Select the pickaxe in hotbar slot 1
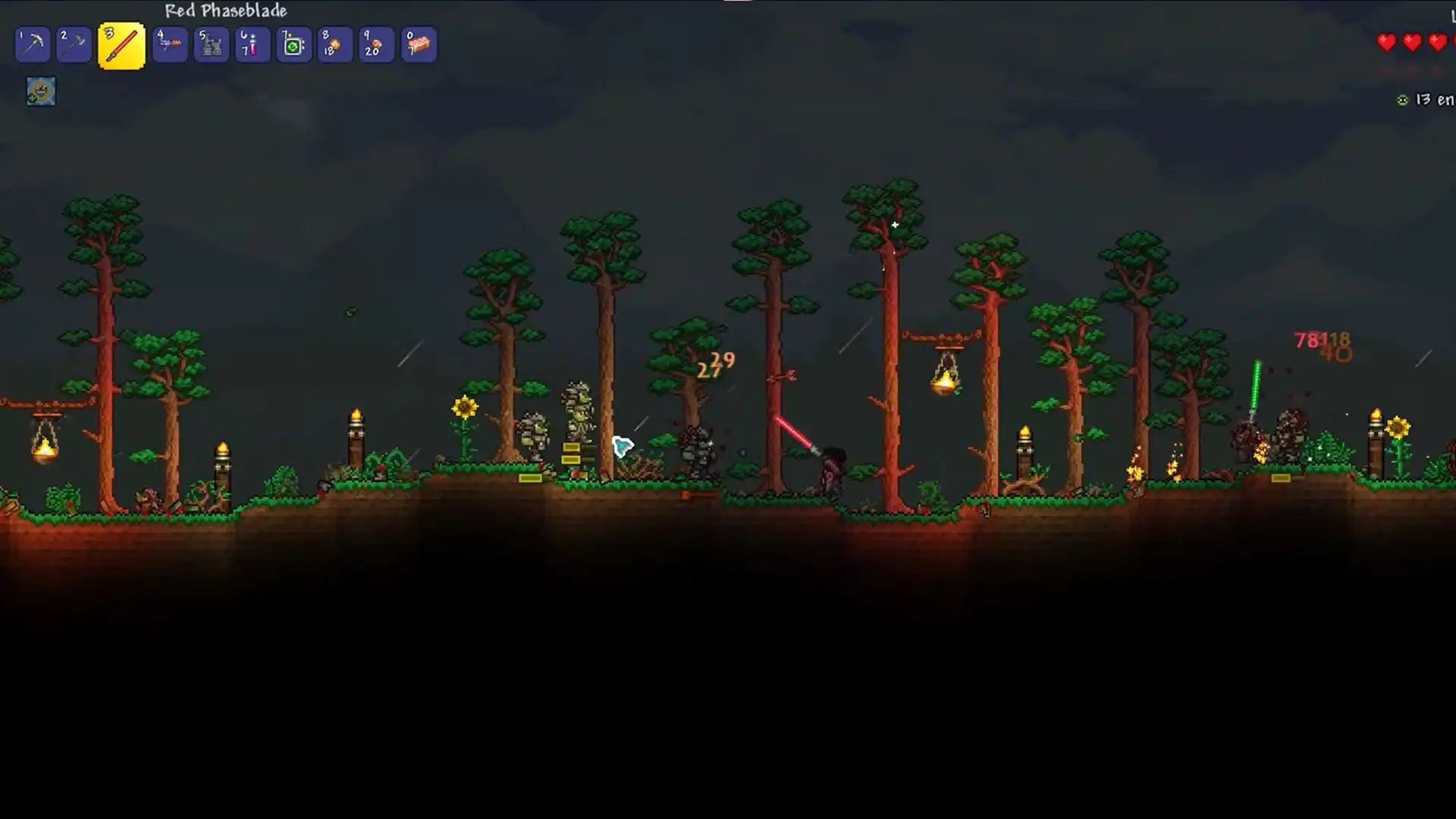 click(x=33, y=44)
